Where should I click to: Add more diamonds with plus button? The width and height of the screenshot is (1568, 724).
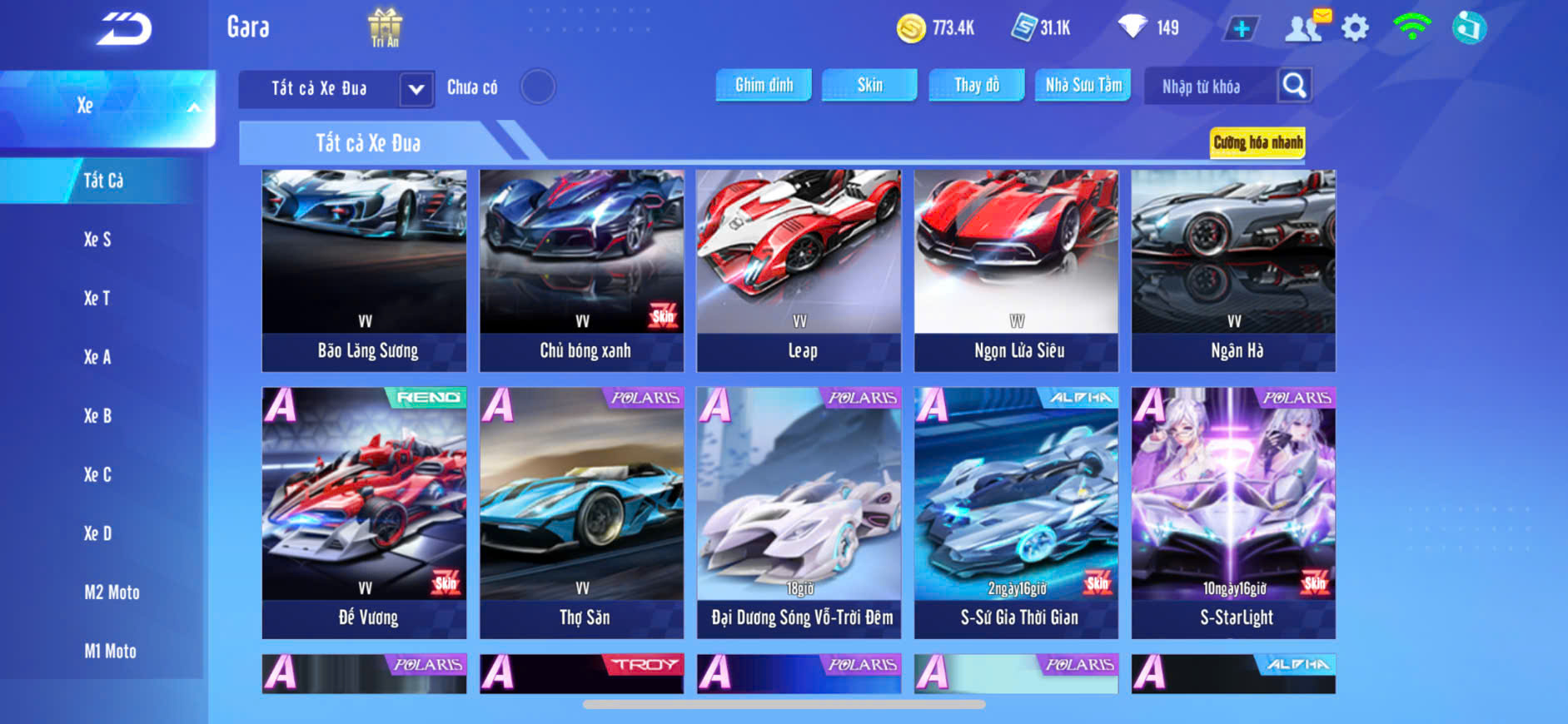[1241, 29]
